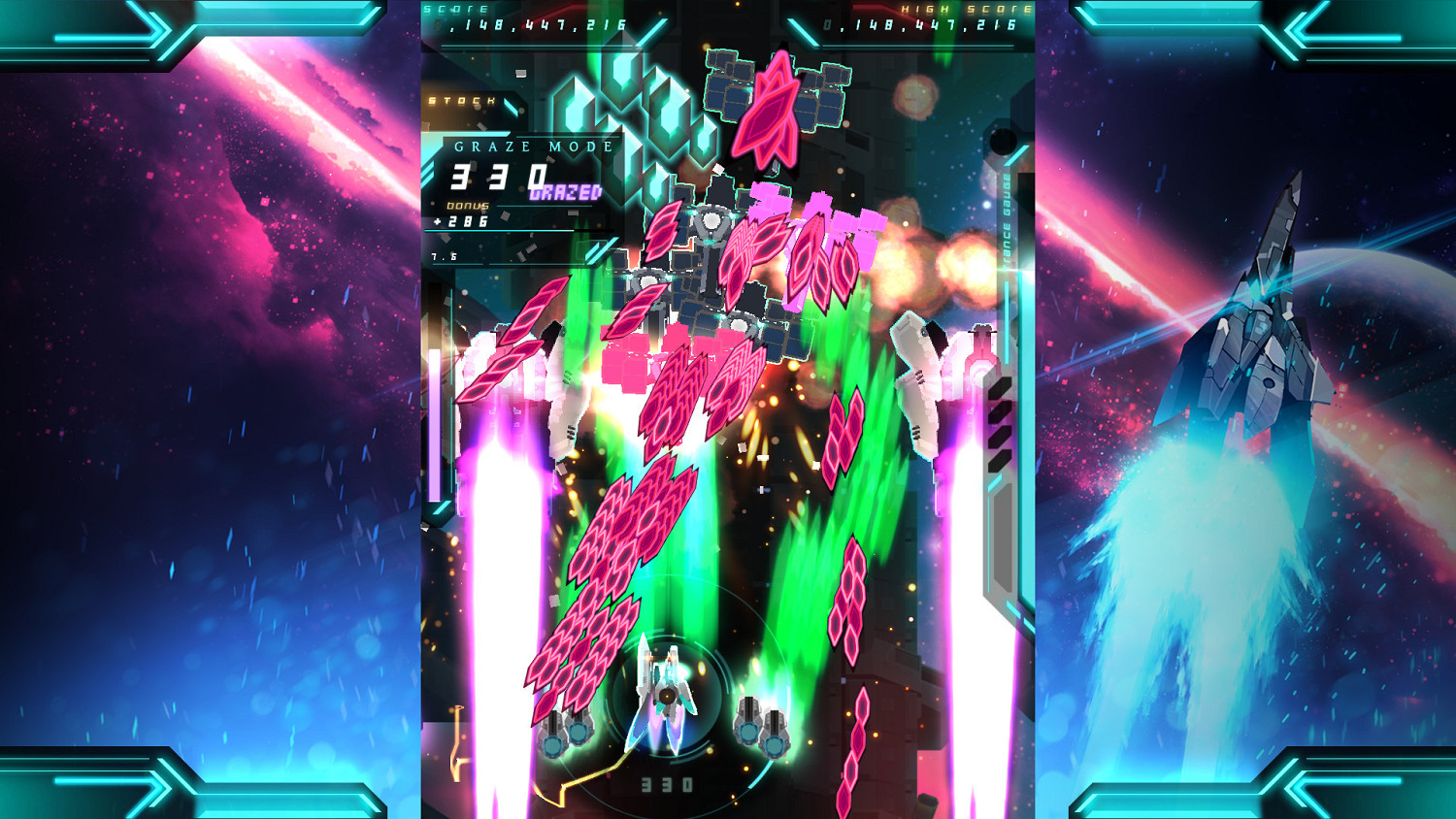Click the right option drone beside the ship
This screenshot has height=819, width=1456.
click(762, 728)
